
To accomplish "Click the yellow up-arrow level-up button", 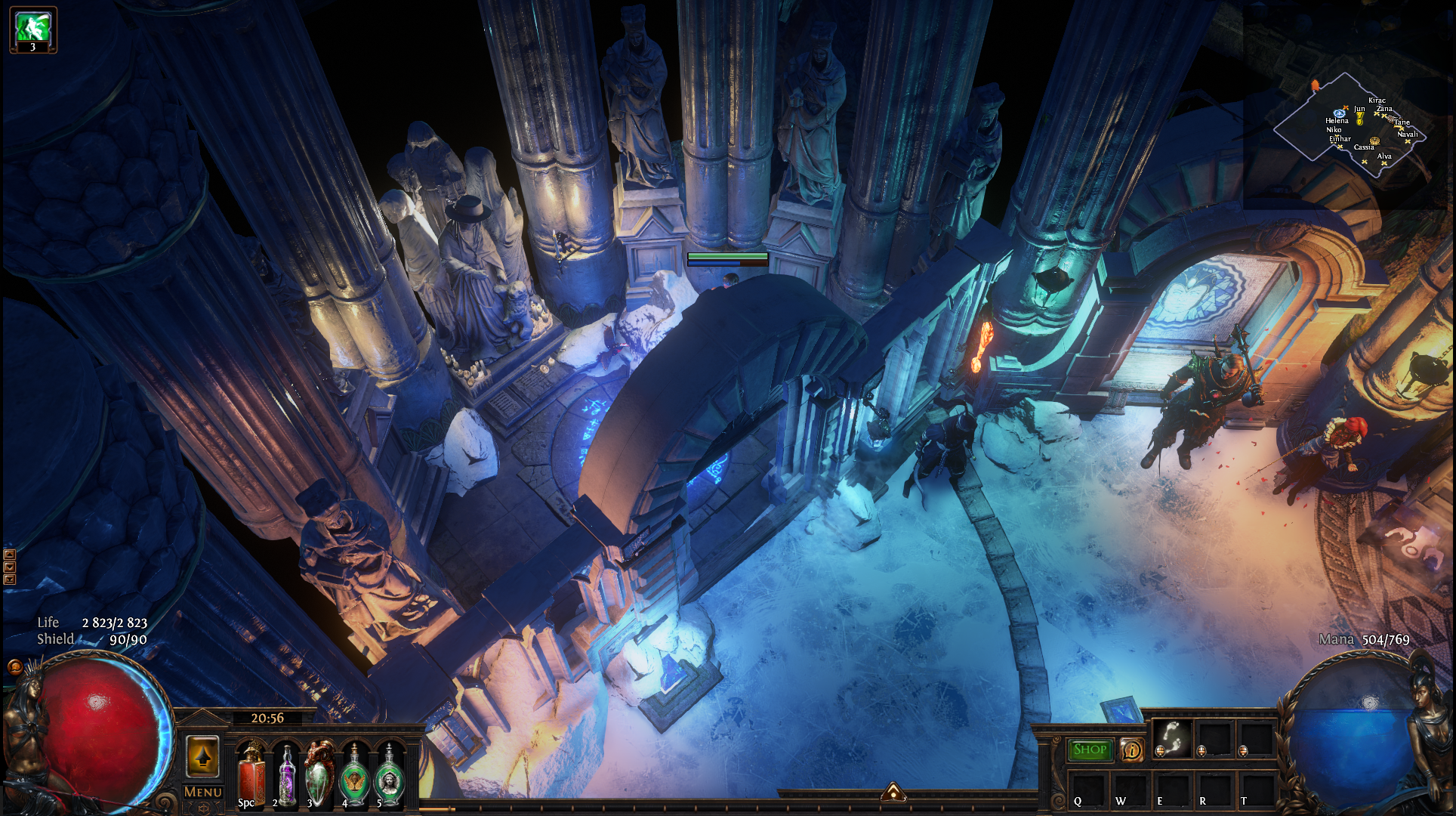I will [202, 756].
